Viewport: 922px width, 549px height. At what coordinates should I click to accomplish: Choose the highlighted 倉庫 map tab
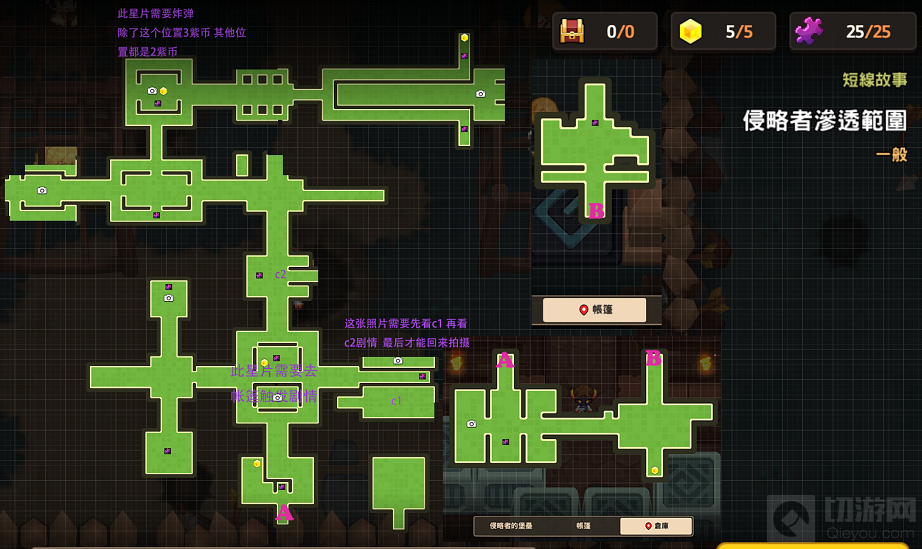pyautogui.click(x=655, y=526)
